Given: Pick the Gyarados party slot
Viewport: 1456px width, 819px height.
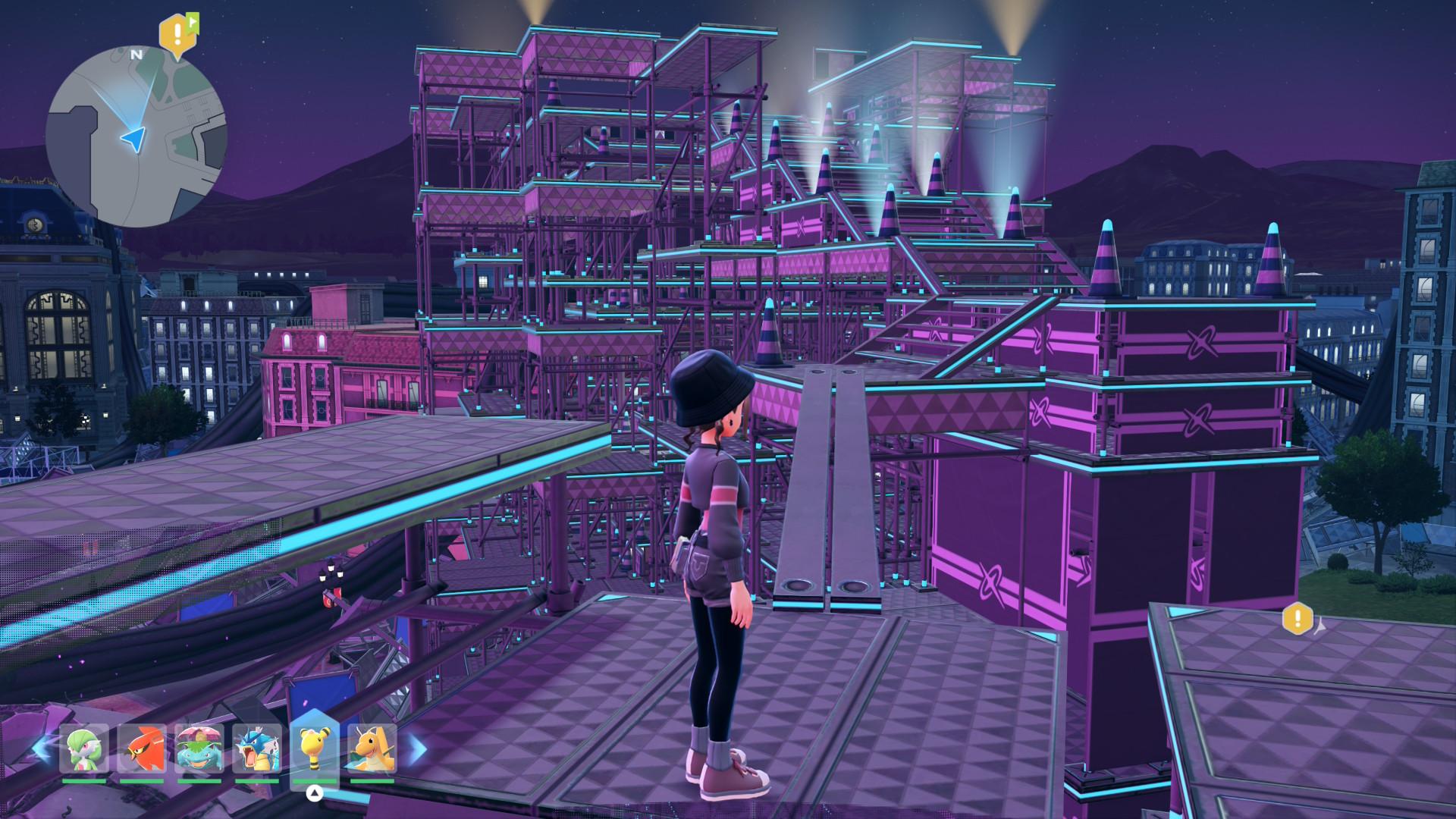Looking at the screenshot, I should click(256, 748).
